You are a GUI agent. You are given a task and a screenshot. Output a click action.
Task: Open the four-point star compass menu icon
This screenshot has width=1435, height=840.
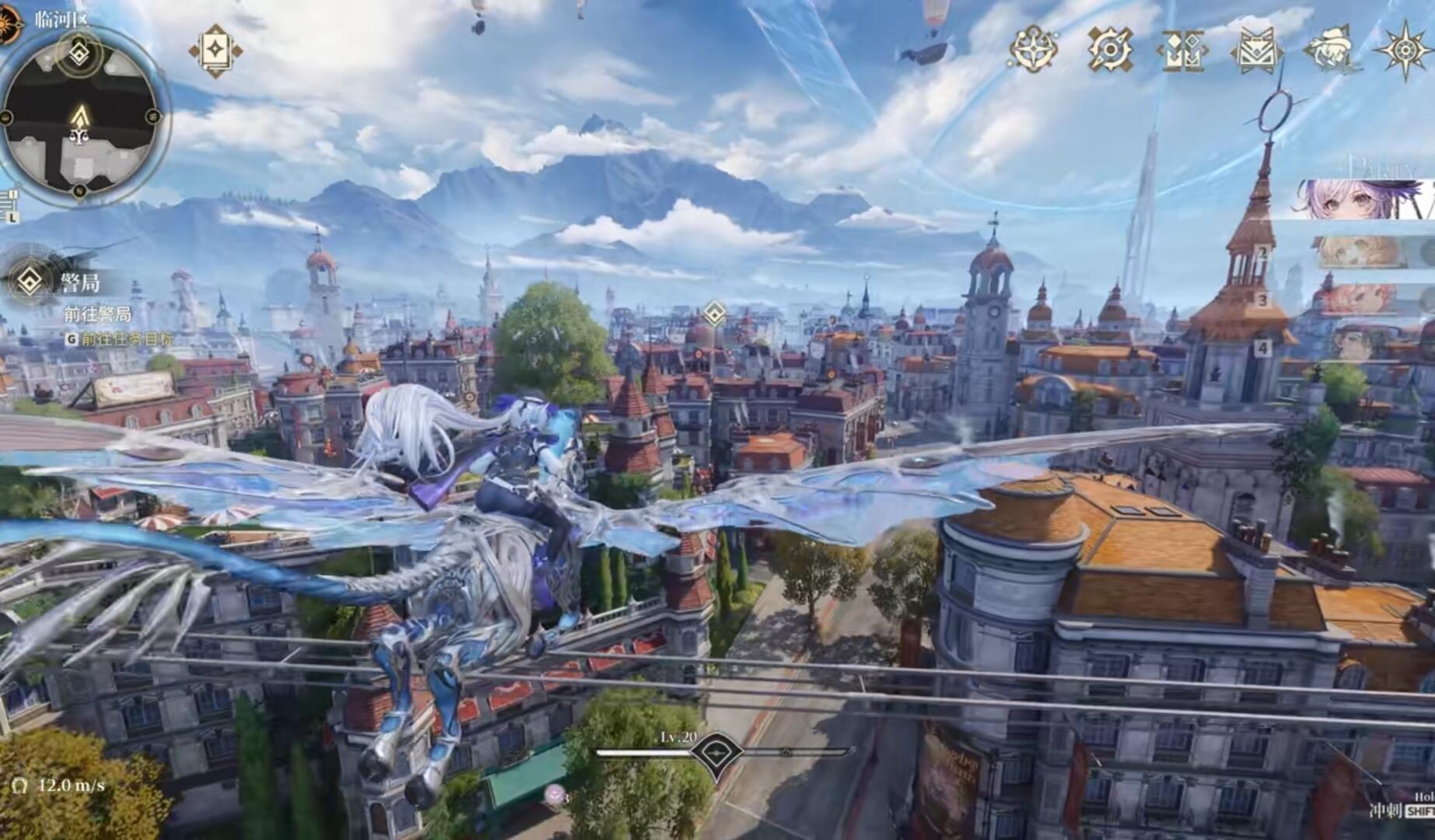click(1033, 49)
